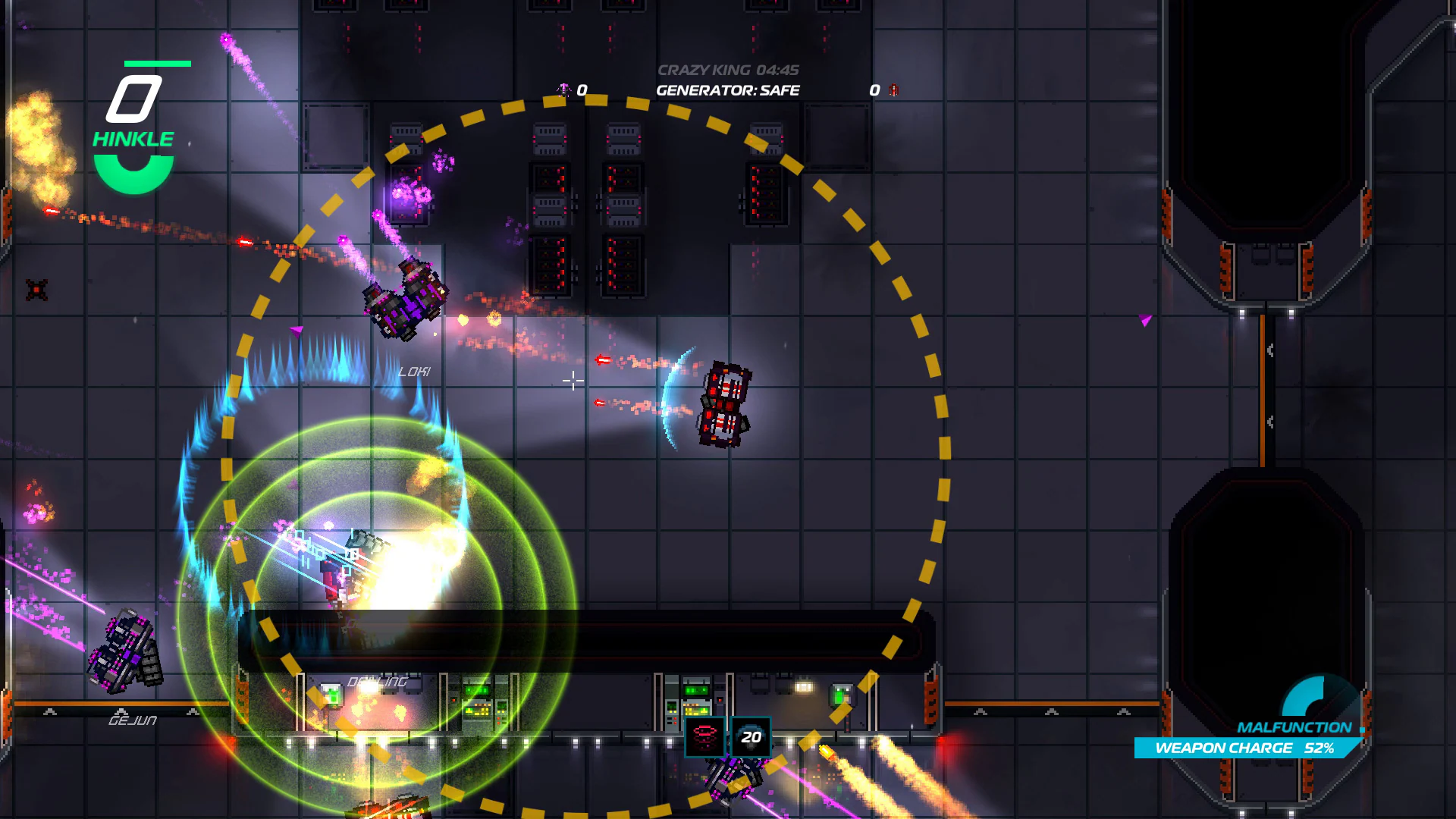Screen dimensions: 1456x819
Task: Click the grenade slot showing 20
Action: tap(749, 738)
